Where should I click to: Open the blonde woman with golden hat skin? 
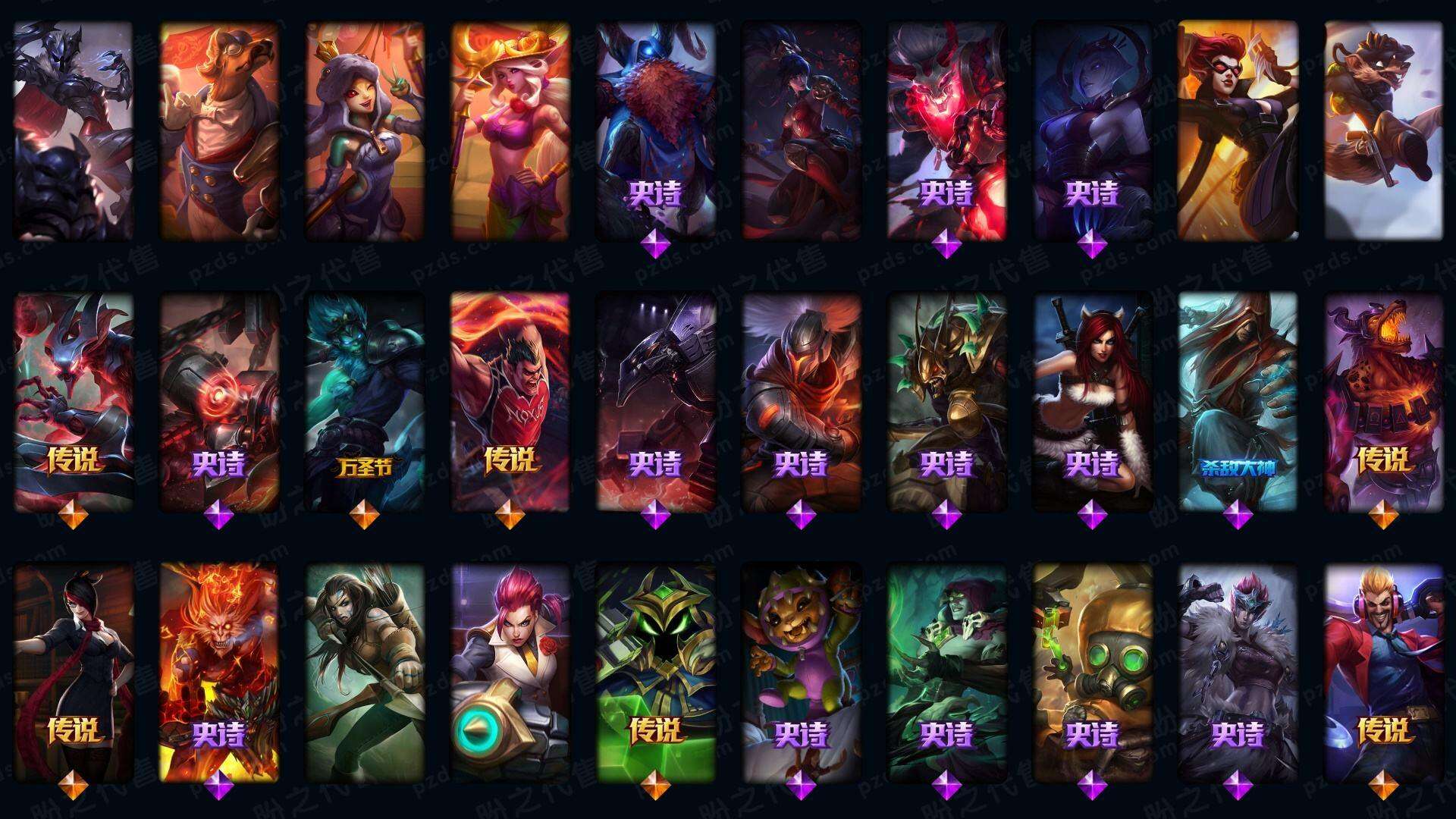510,130
